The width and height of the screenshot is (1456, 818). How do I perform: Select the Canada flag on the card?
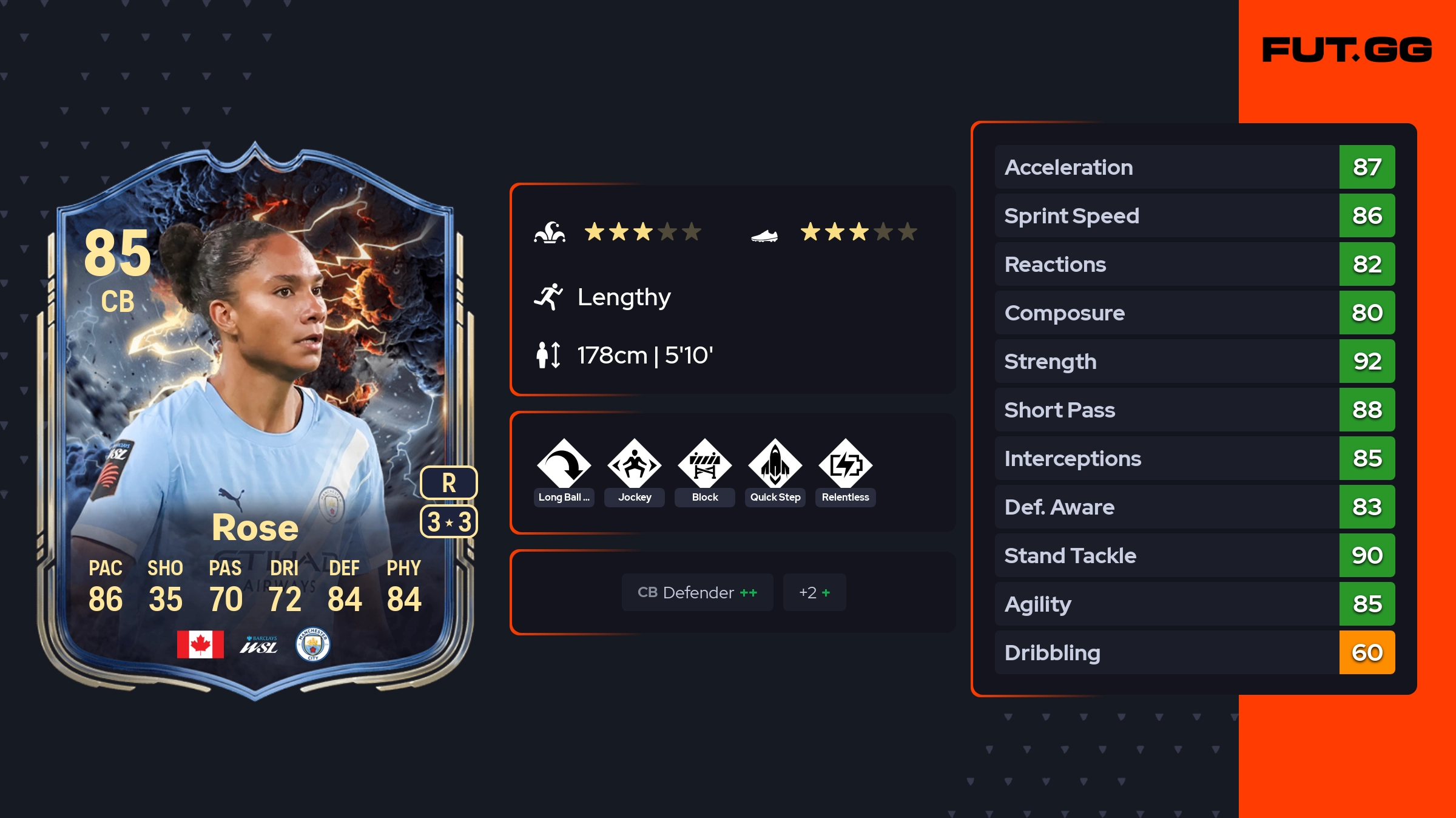coord(200,644)
